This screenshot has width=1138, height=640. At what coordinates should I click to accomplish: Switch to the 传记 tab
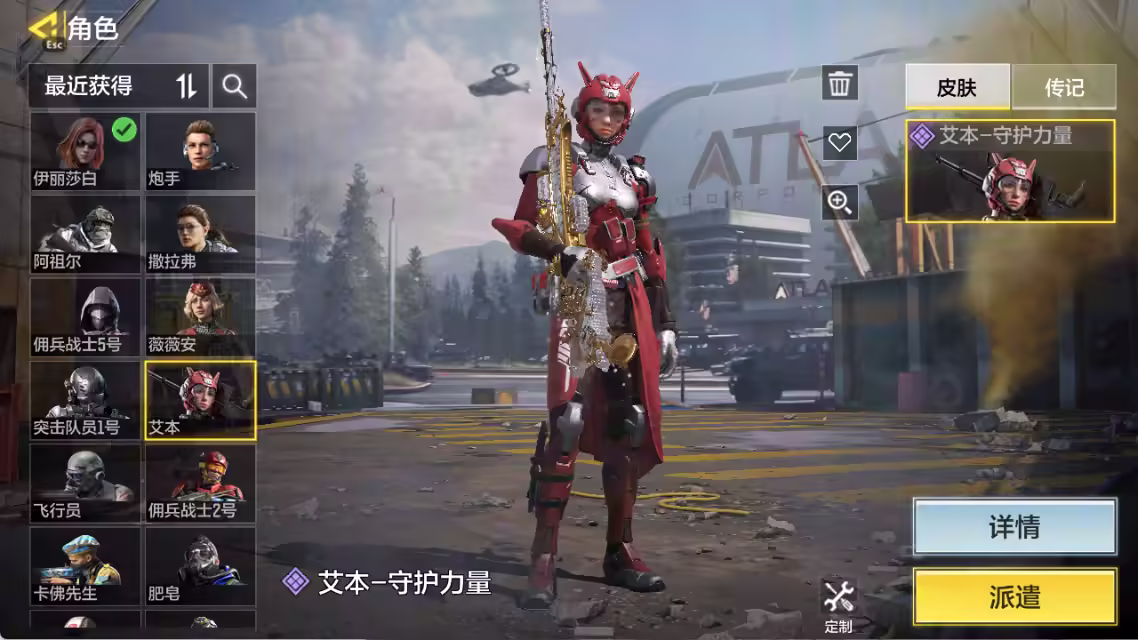[1064, 87]
